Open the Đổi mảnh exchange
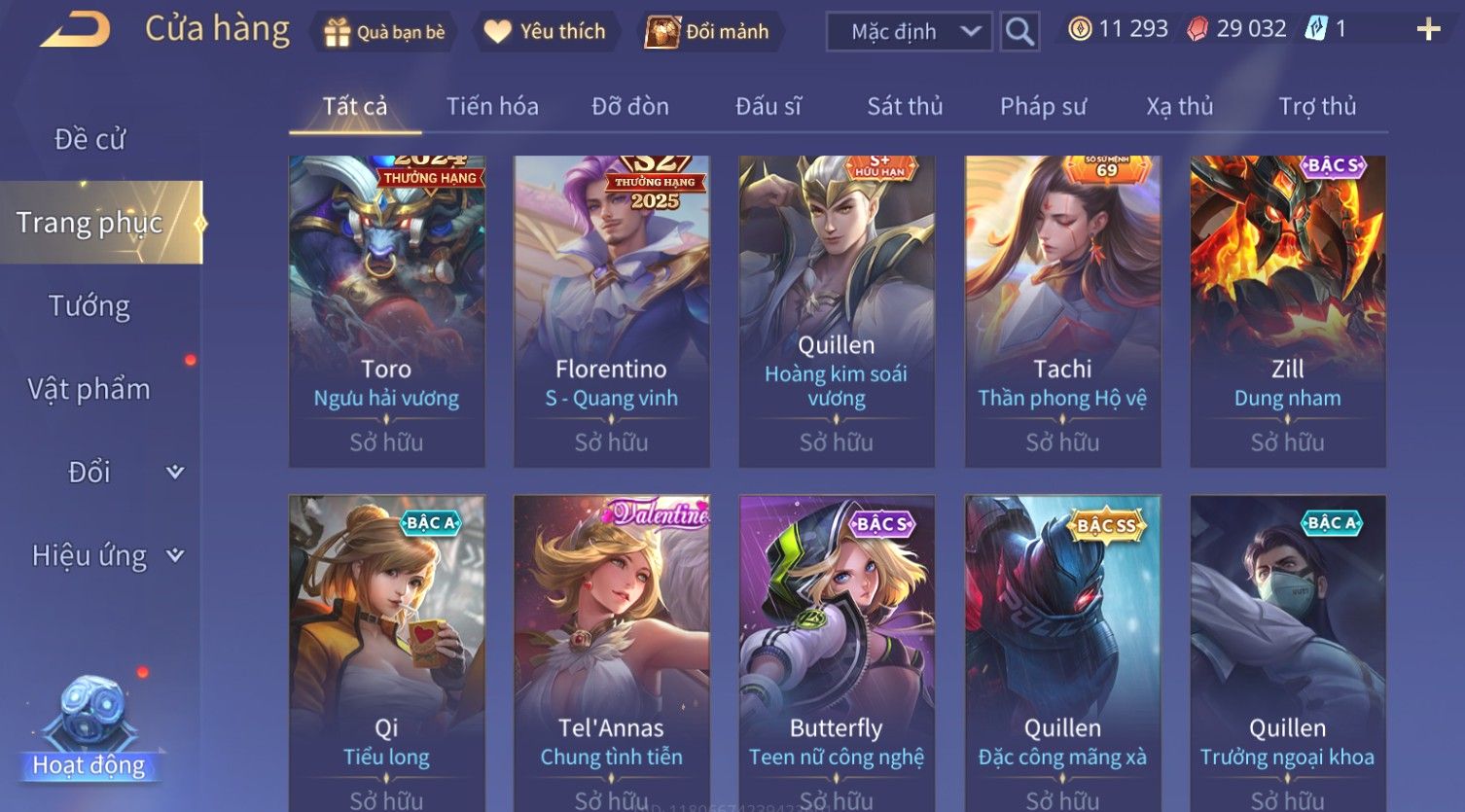Viewport: 1465px width, 812px height. click(708, 32)
